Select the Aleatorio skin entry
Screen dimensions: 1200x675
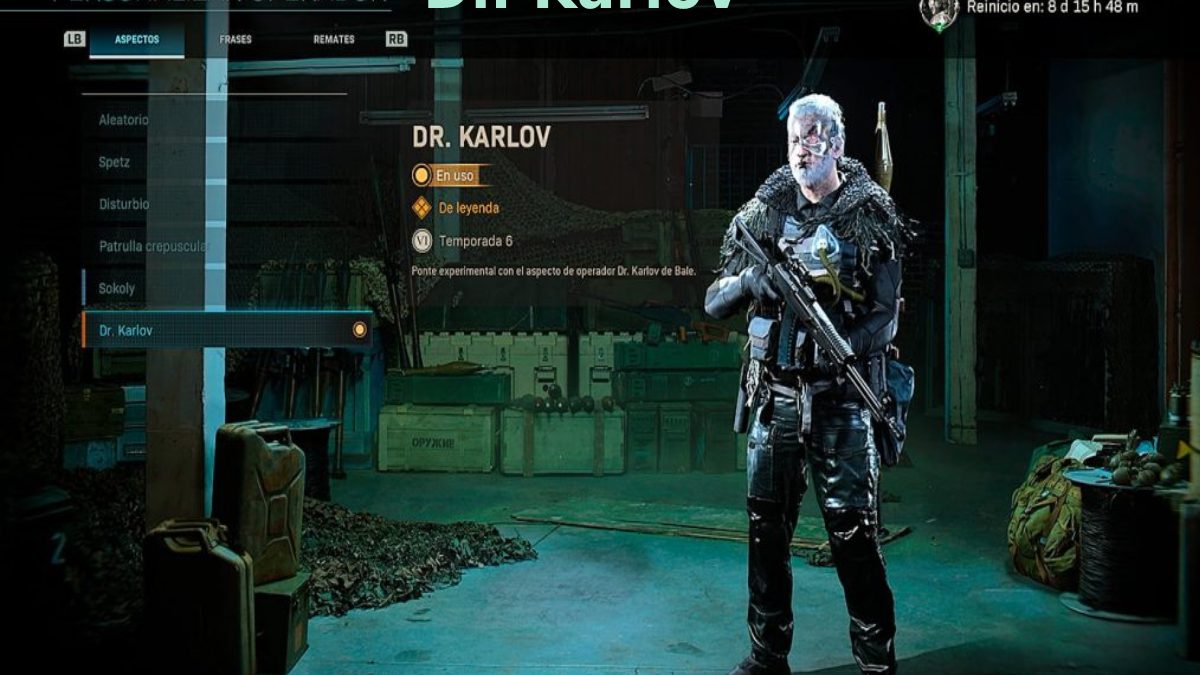124,120
